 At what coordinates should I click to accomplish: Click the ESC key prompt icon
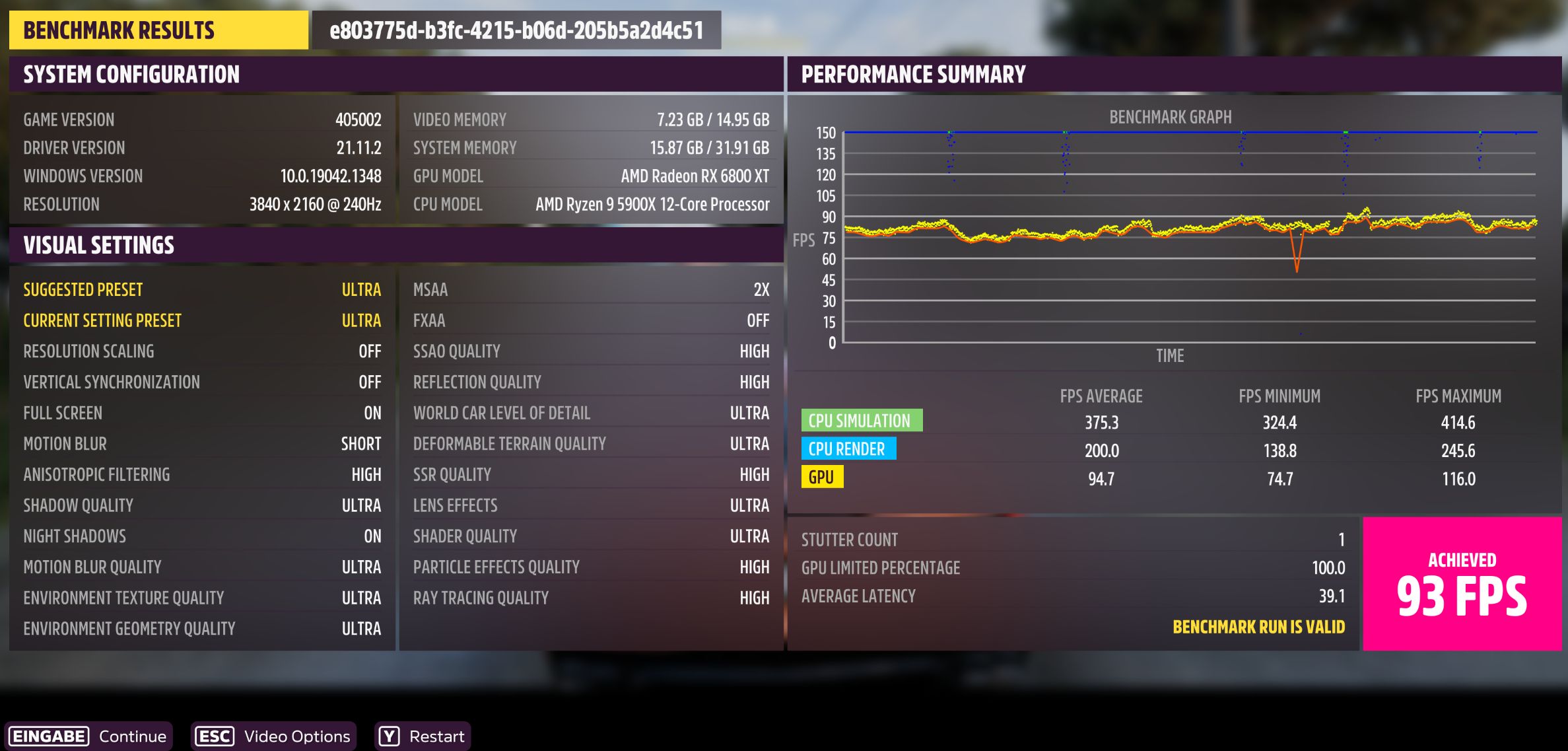click(214, 736)
